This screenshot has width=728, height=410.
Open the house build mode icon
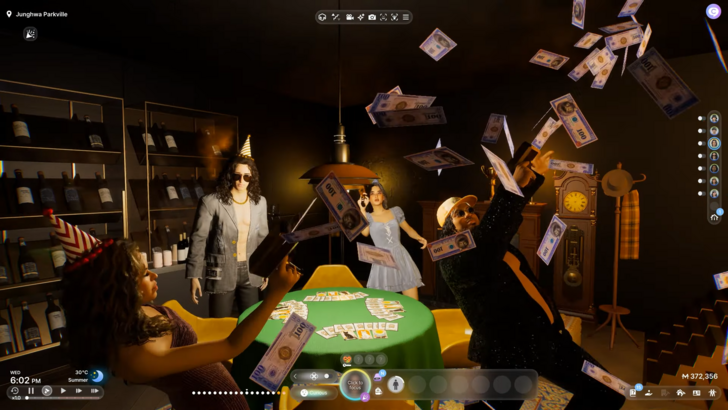click(x=681, y=393)
